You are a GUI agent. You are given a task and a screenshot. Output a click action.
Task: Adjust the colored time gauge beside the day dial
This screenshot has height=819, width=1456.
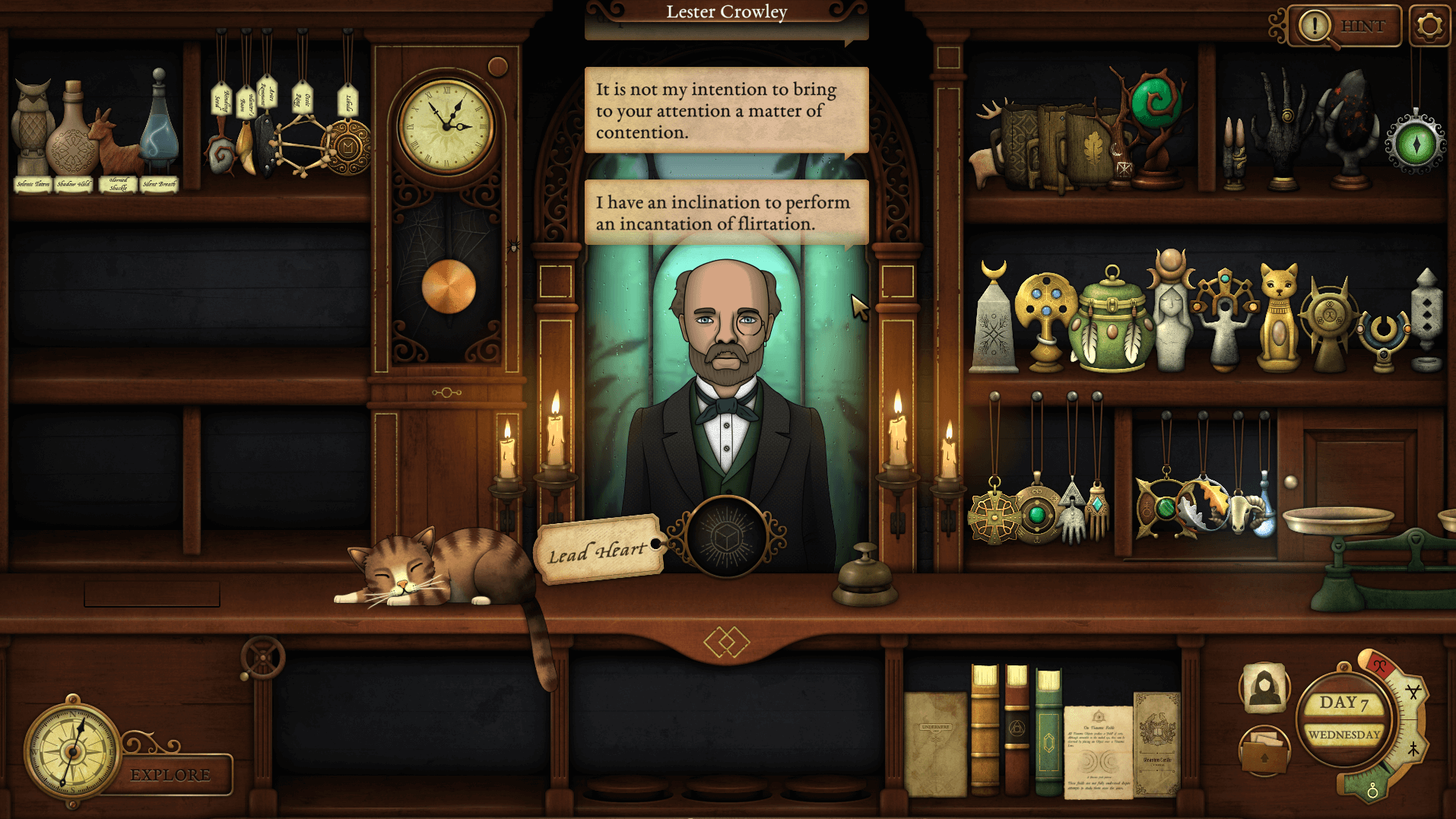point(1410,719)
